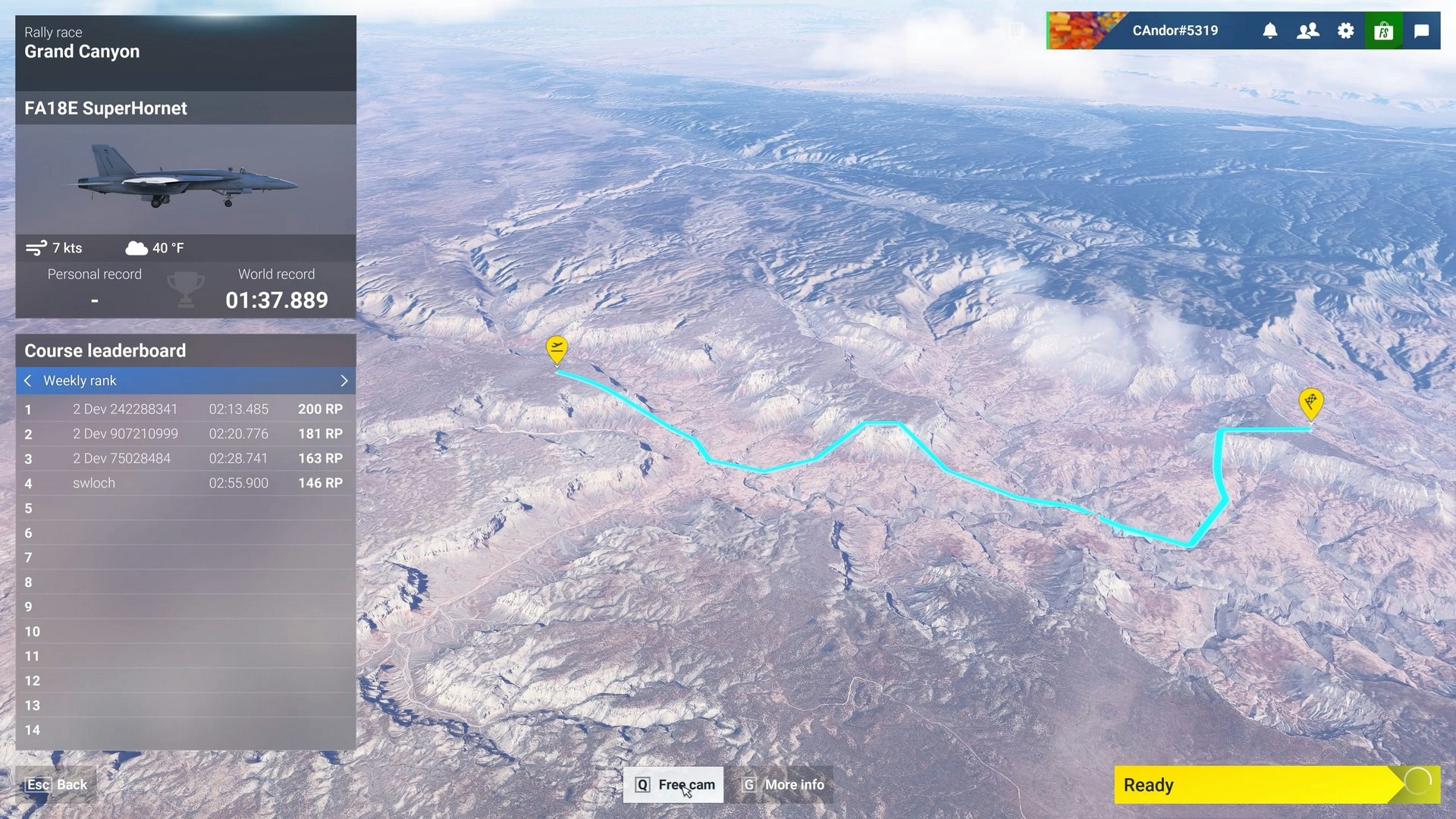Select the FA18E SuperHornet aircraft preview
Viewport: 1456px width, 819px height.
(186, 180)
